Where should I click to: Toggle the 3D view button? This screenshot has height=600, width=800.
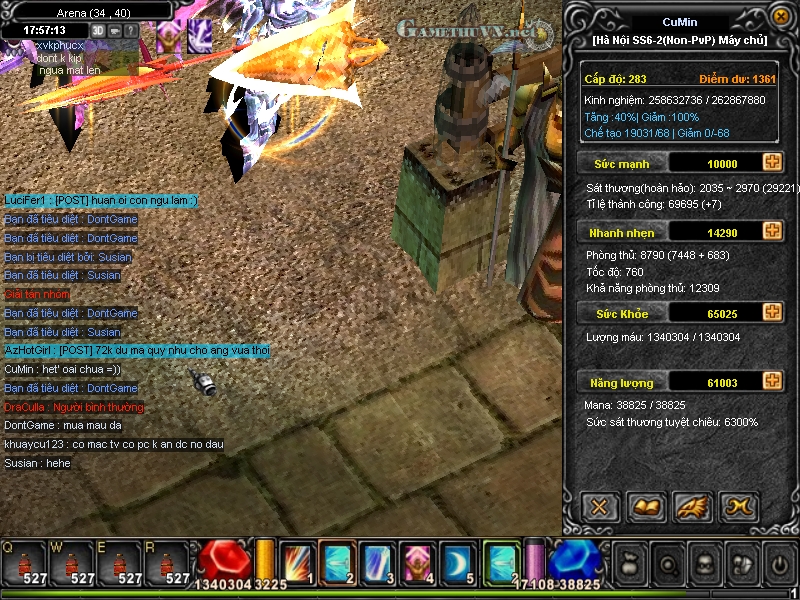click(x=98, y=31)
